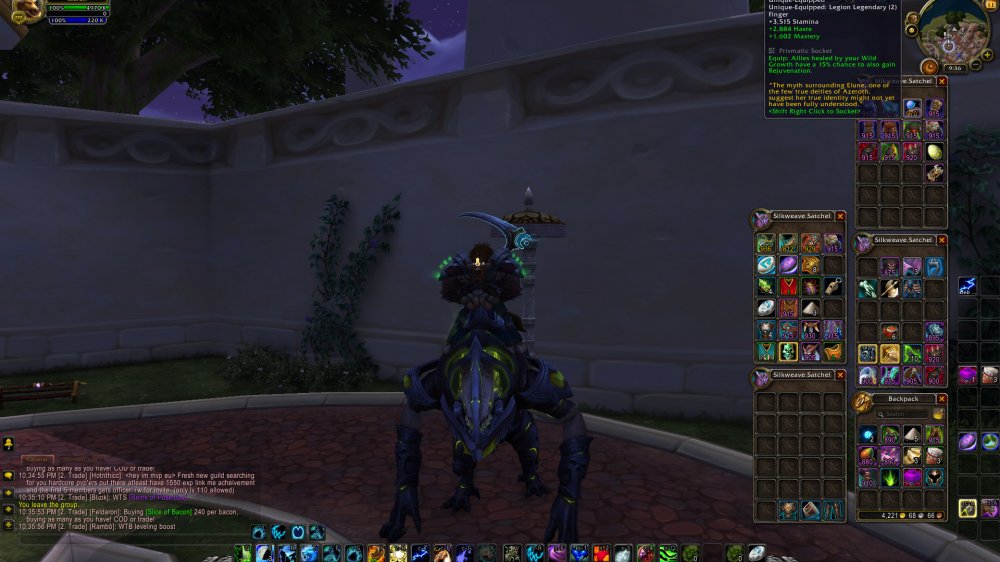This screenshot has width=1000, height=562.
Task: Select the green flame item in Backpack
Action: pyautogui.click(x=890, y=478)
